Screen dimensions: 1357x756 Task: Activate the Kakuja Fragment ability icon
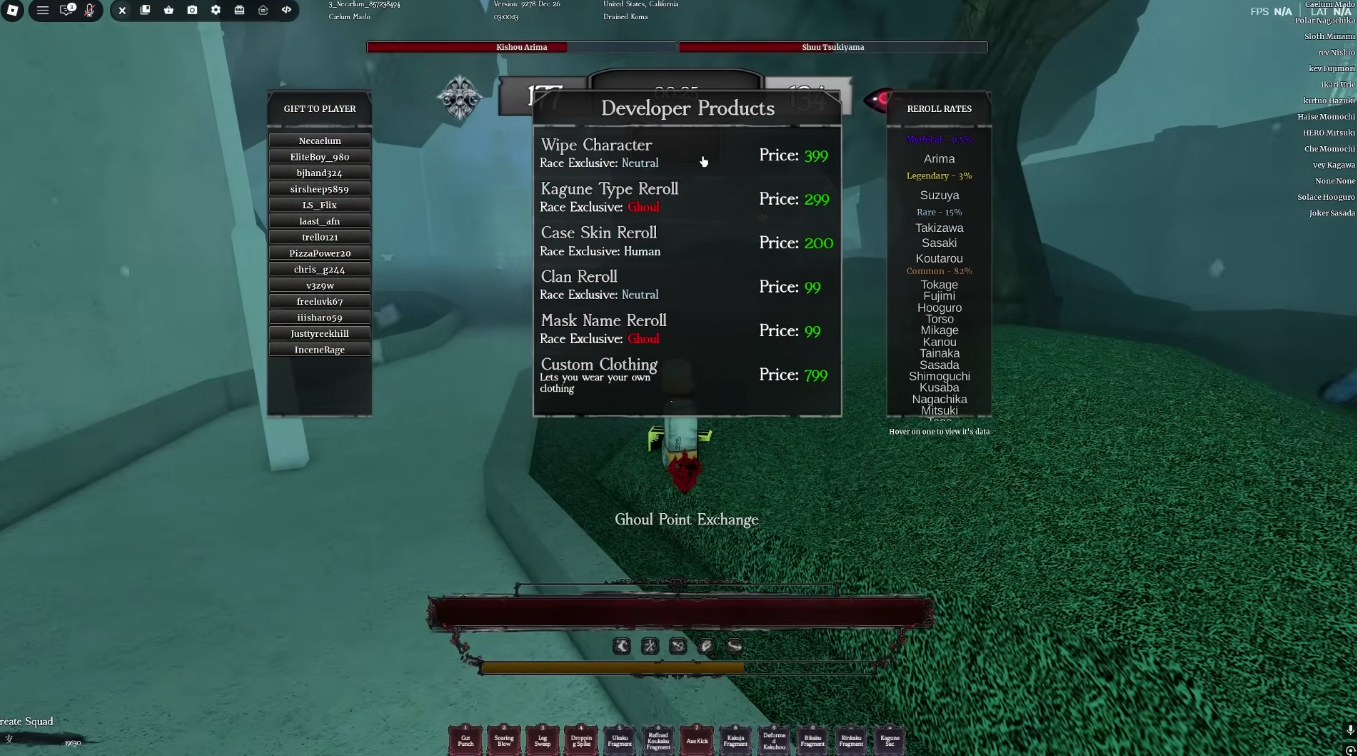click(735, 740)
